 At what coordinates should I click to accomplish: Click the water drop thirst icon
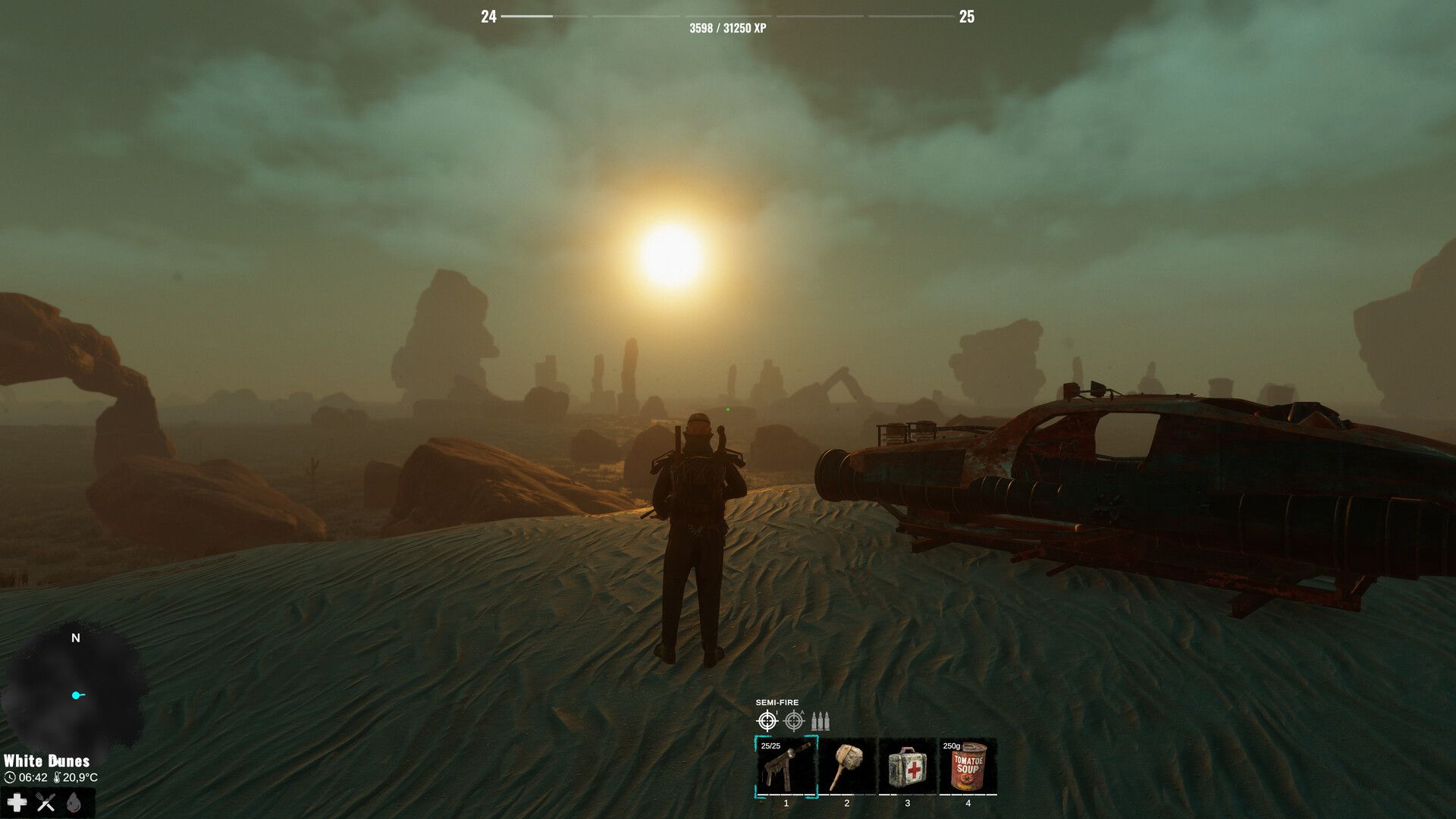(74, 802)
